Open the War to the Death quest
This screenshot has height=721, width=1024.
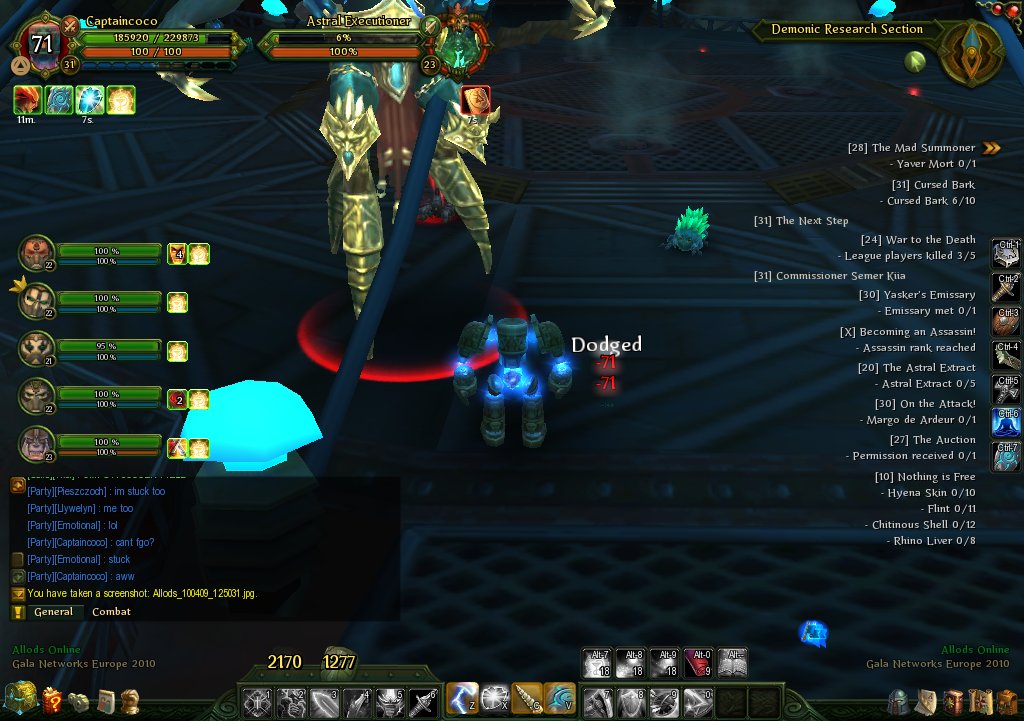pos(917,240)
